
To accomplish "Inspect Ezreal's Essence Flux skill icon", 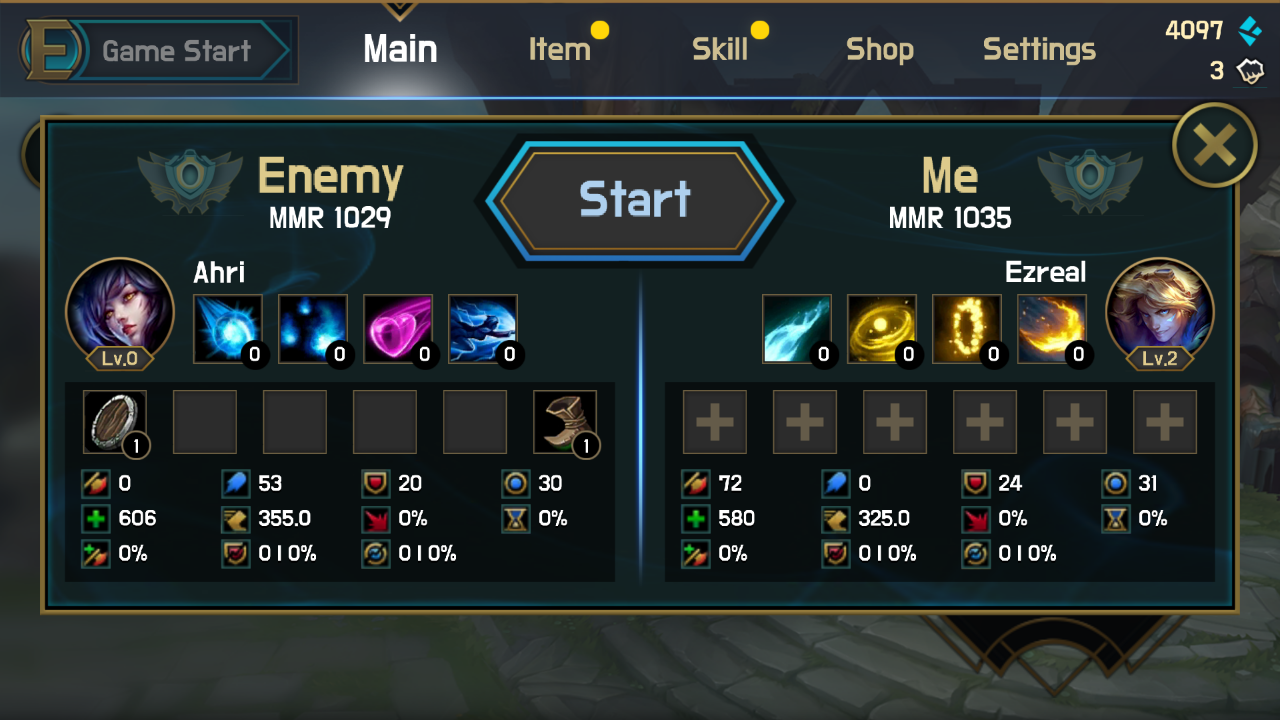I will (881, 329).
